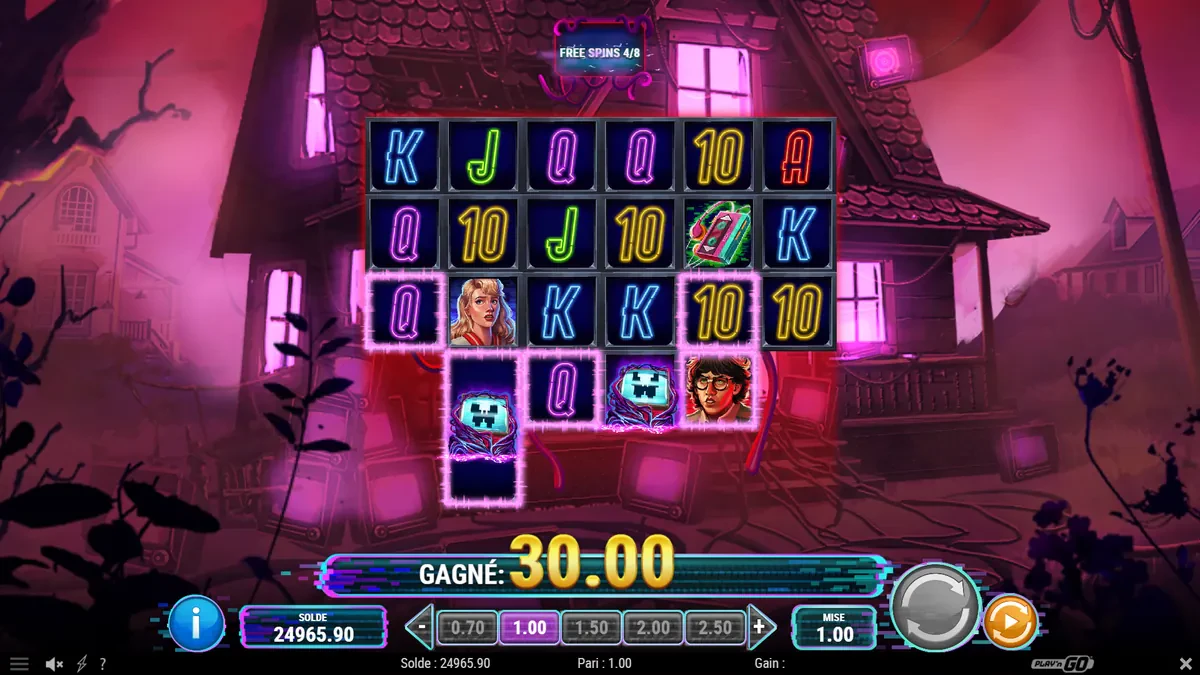The width and height of the screenshot is (1200, 675).
Task: Close the game with the X button
Action: pyautogui.click(x=1185, y=664)
